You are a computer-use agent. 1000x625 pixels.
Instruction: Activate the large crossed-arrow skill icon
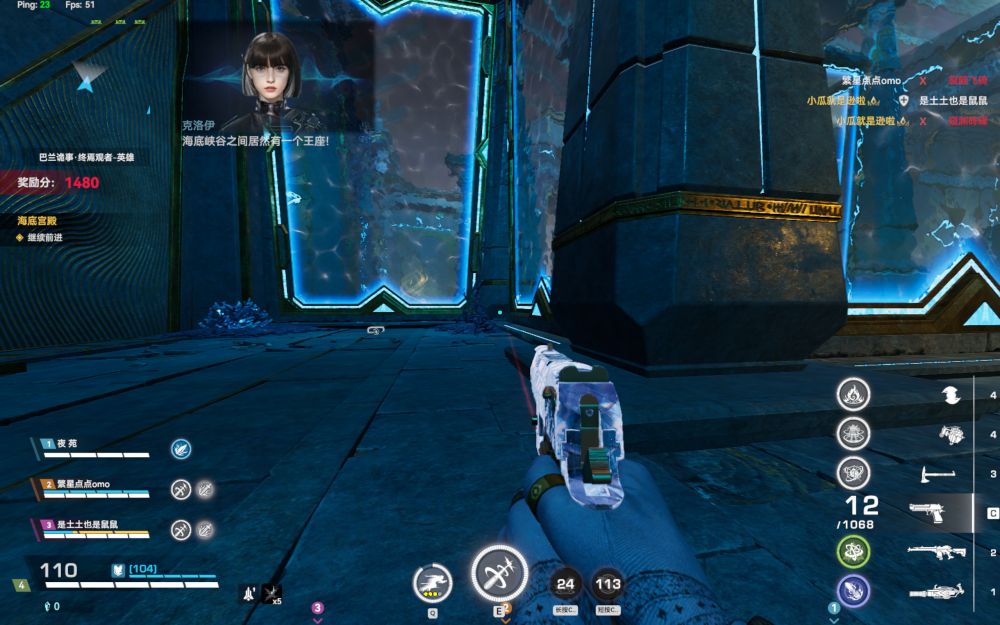pos(499,574)
